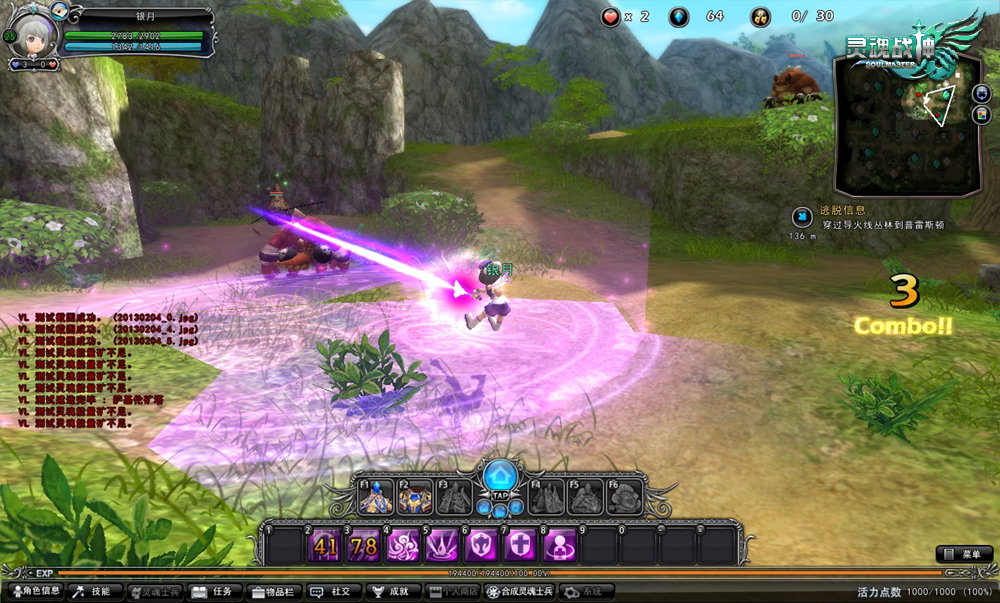Activate the skill showing cooldown 78
The width and height of the screenshot is (1000, 603).
tap(364, 546)
